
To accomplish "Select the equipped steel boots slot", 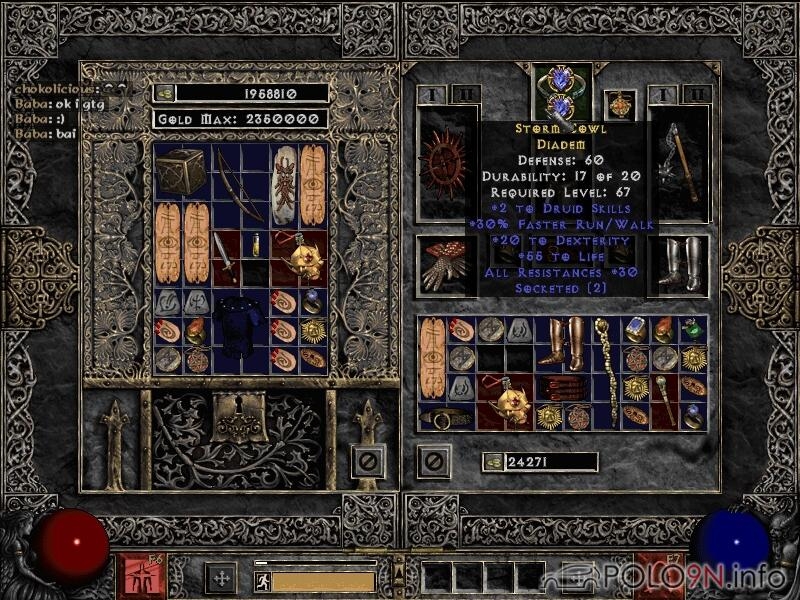I will tap(678, 263).
